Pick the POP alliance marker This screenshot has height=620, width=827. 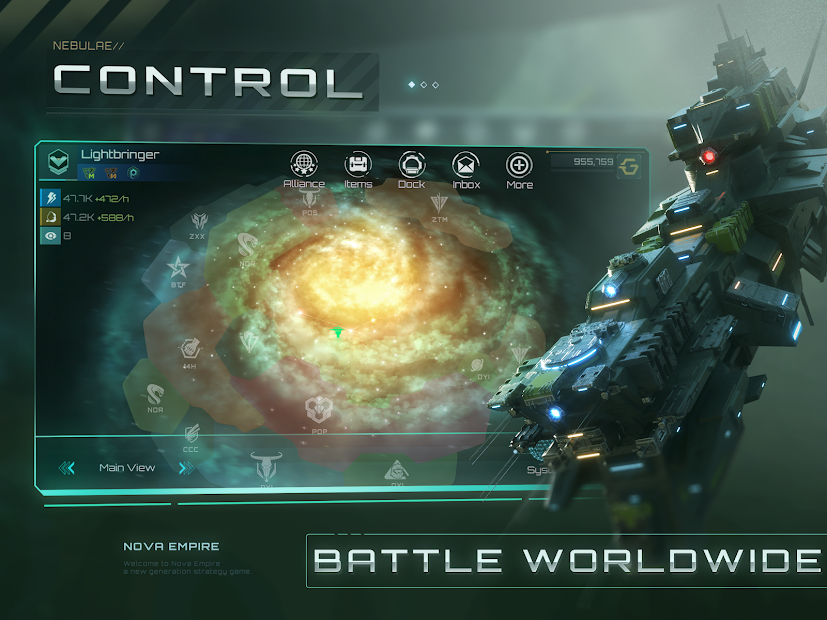click(319, 408)
